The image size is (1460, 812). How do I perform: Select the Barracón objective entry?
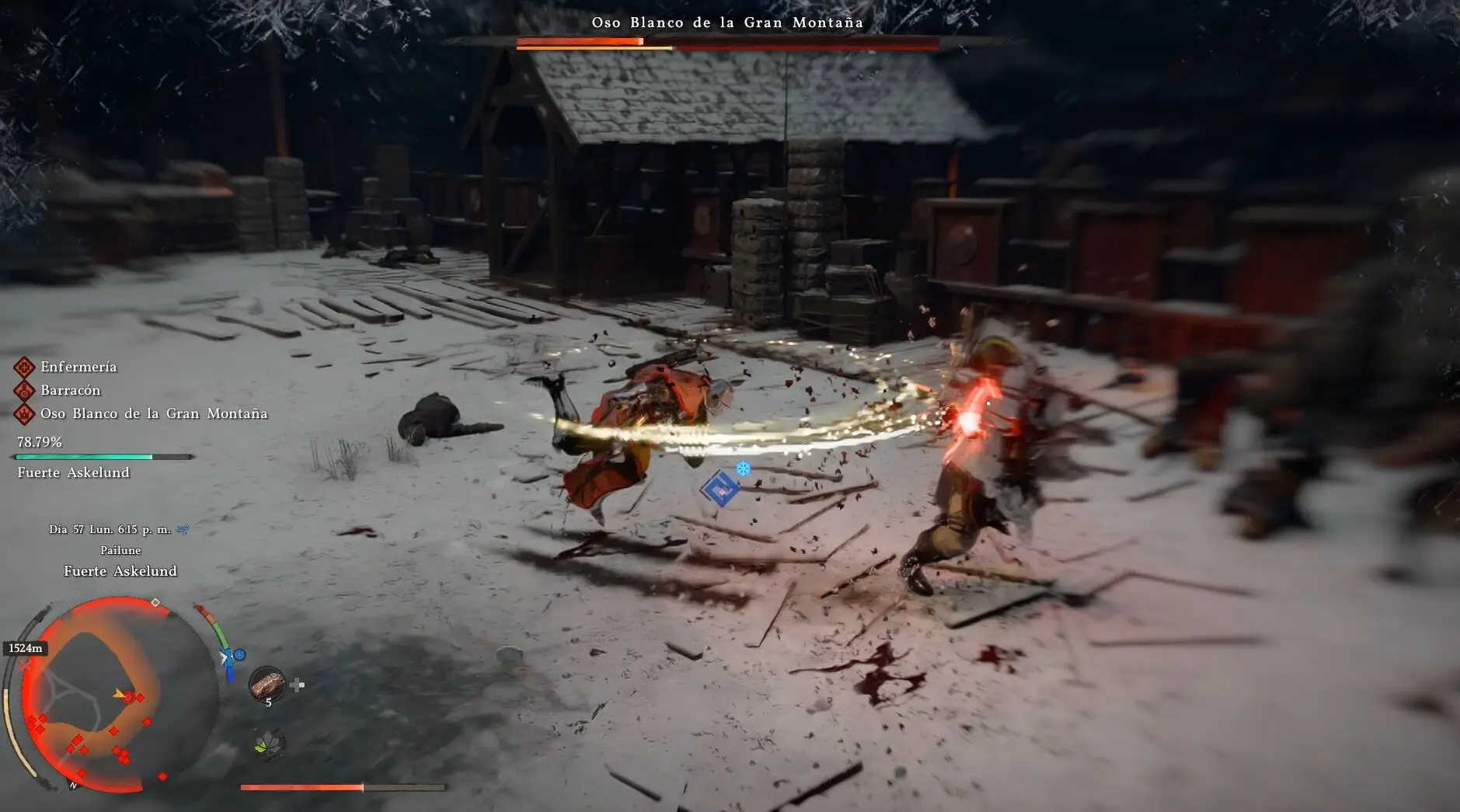coord(70,390)
